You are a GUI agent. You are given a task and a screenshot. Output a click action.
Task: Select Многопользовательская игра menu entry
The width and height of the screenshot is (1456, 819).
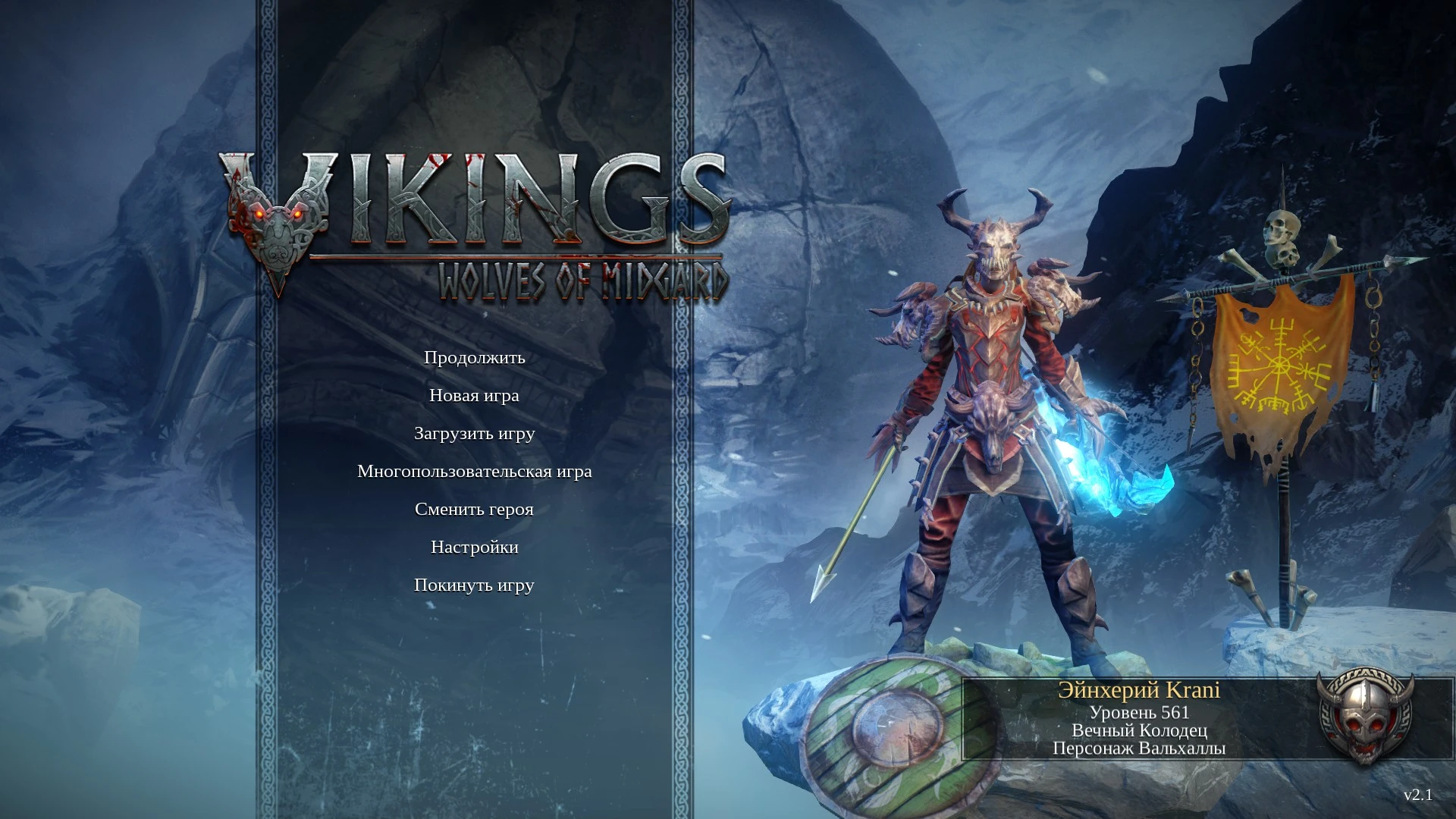(475, 471)
